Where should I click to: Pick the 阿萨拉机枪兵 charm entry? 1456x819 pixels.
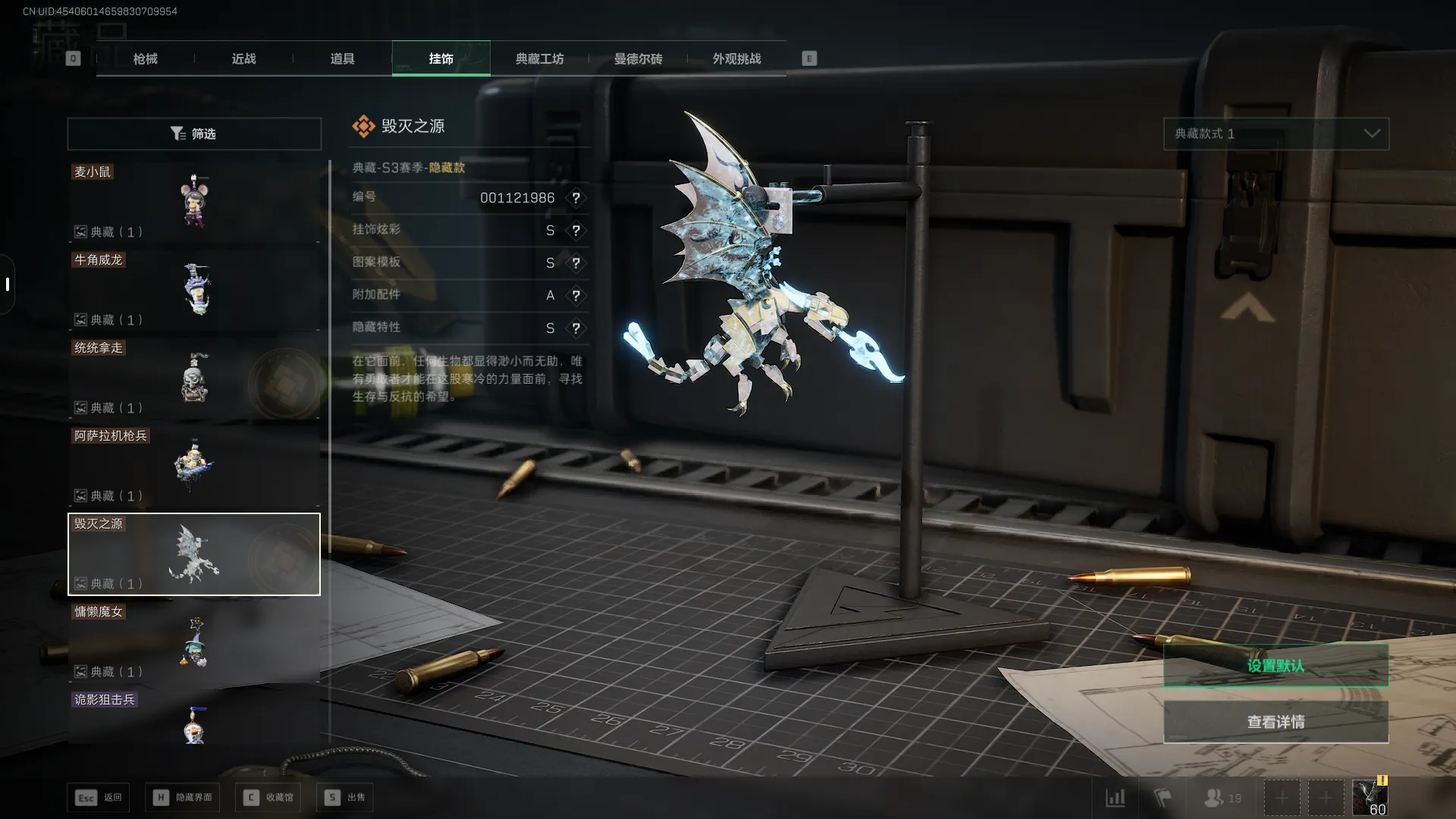[x=194, y=466]
